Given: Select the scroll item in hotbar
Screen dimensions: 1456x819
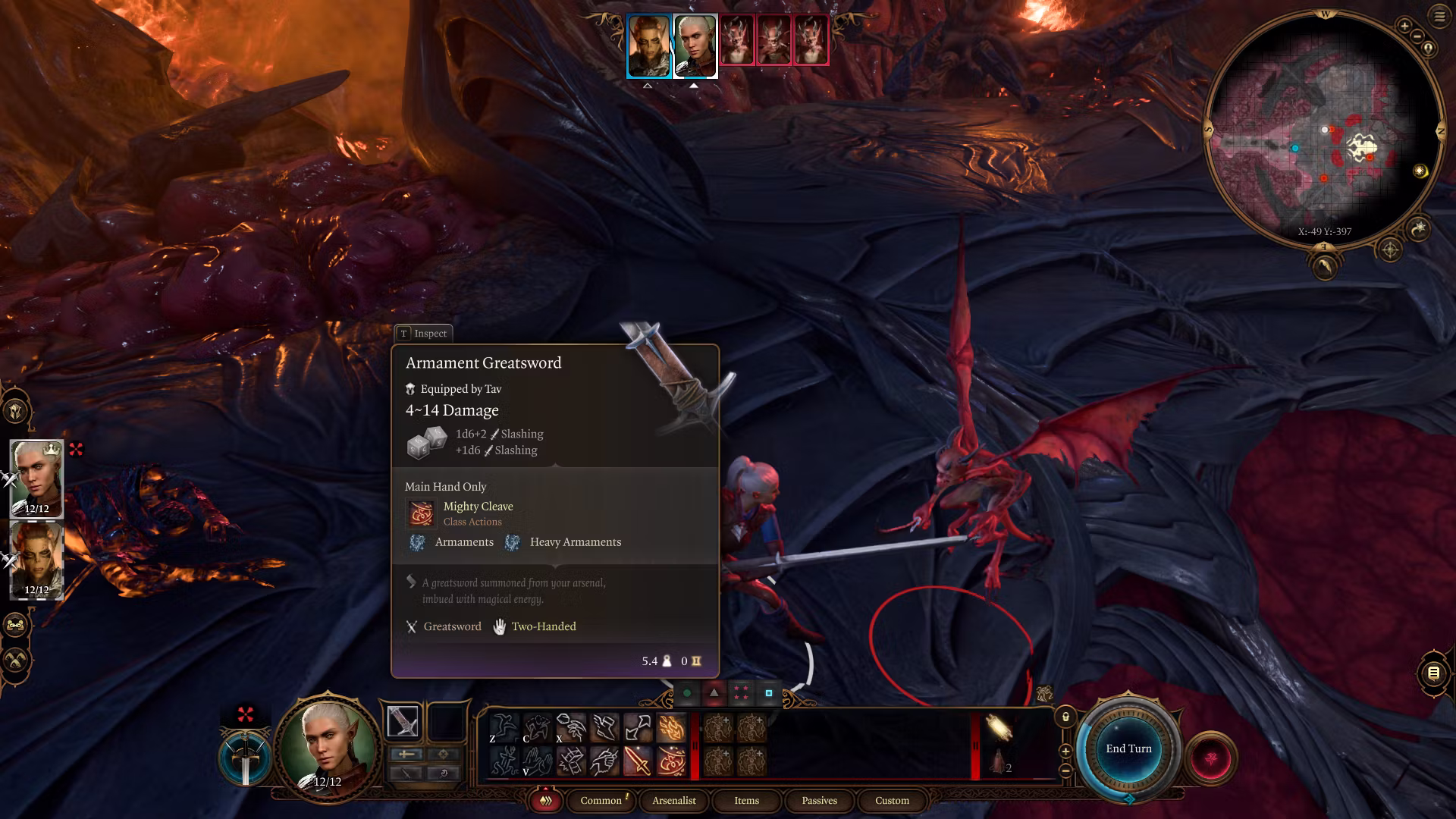Looking at the screenshot, I should coord(999,729).
